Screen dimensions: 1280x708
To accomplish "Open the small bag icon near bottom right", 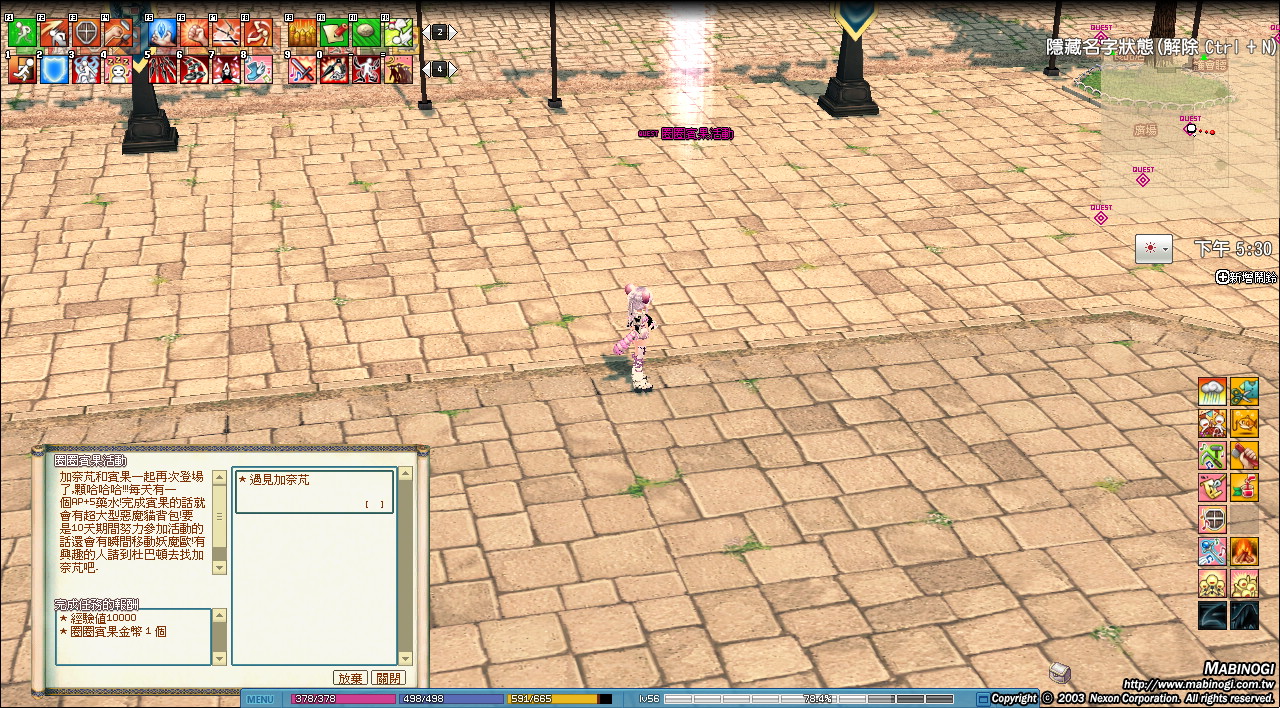I will point(1060,671).
